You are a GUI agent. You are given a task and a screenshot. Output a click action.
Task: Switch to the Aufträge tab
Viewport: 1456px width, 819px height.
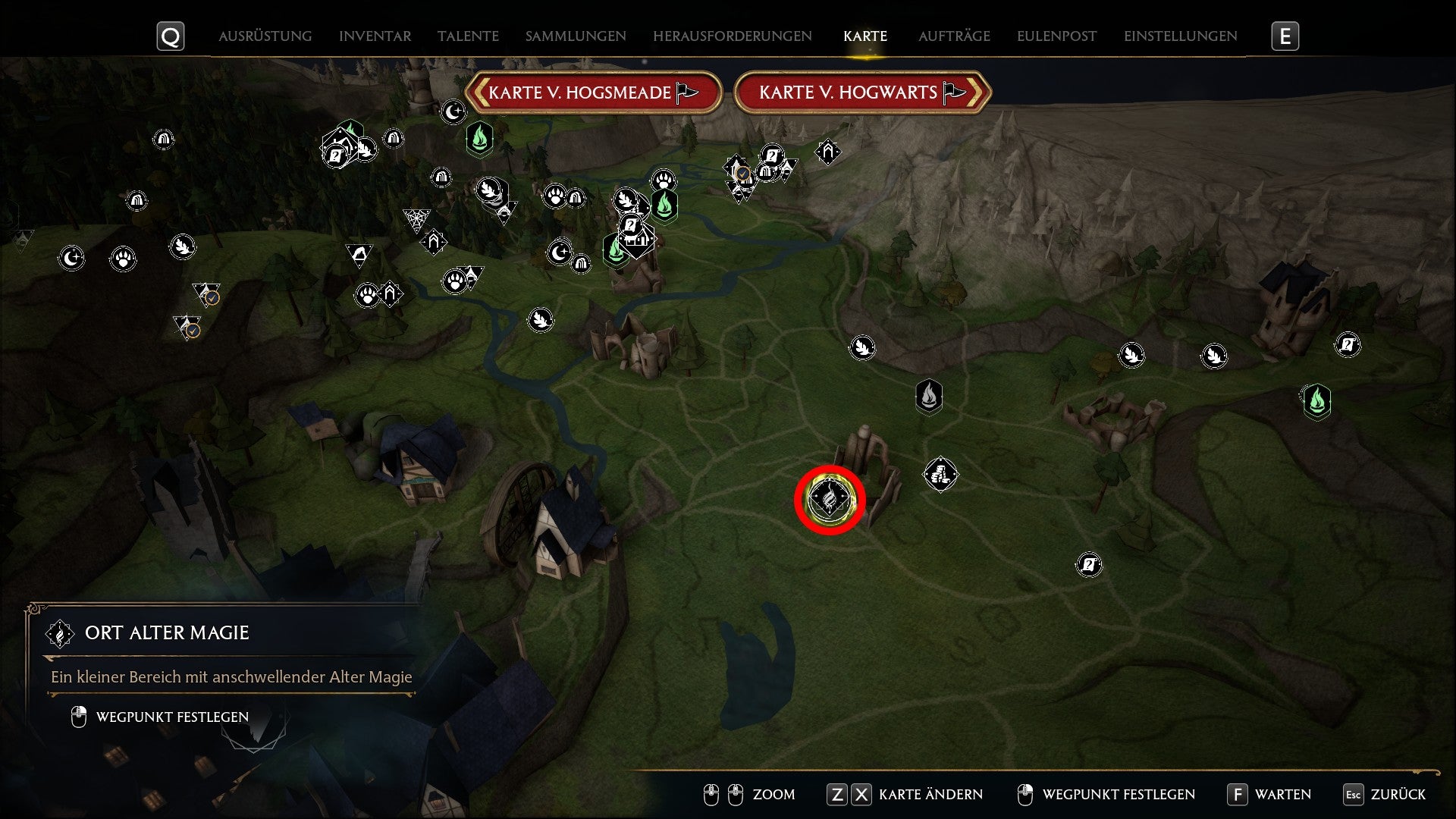[x=955, y=36]
